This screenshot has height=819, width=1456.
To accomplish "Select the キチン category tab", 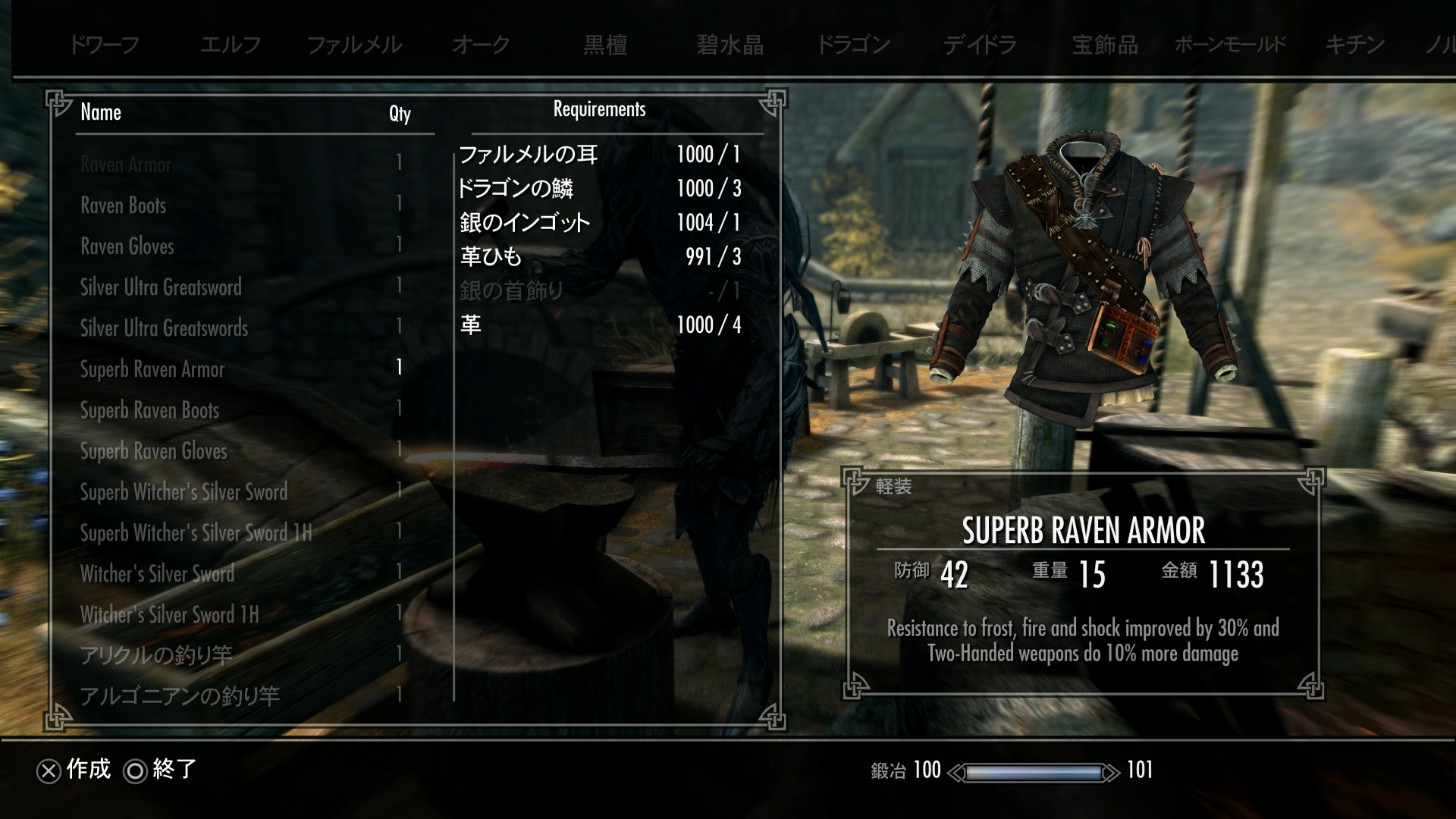I will [x=1354, y=45].
